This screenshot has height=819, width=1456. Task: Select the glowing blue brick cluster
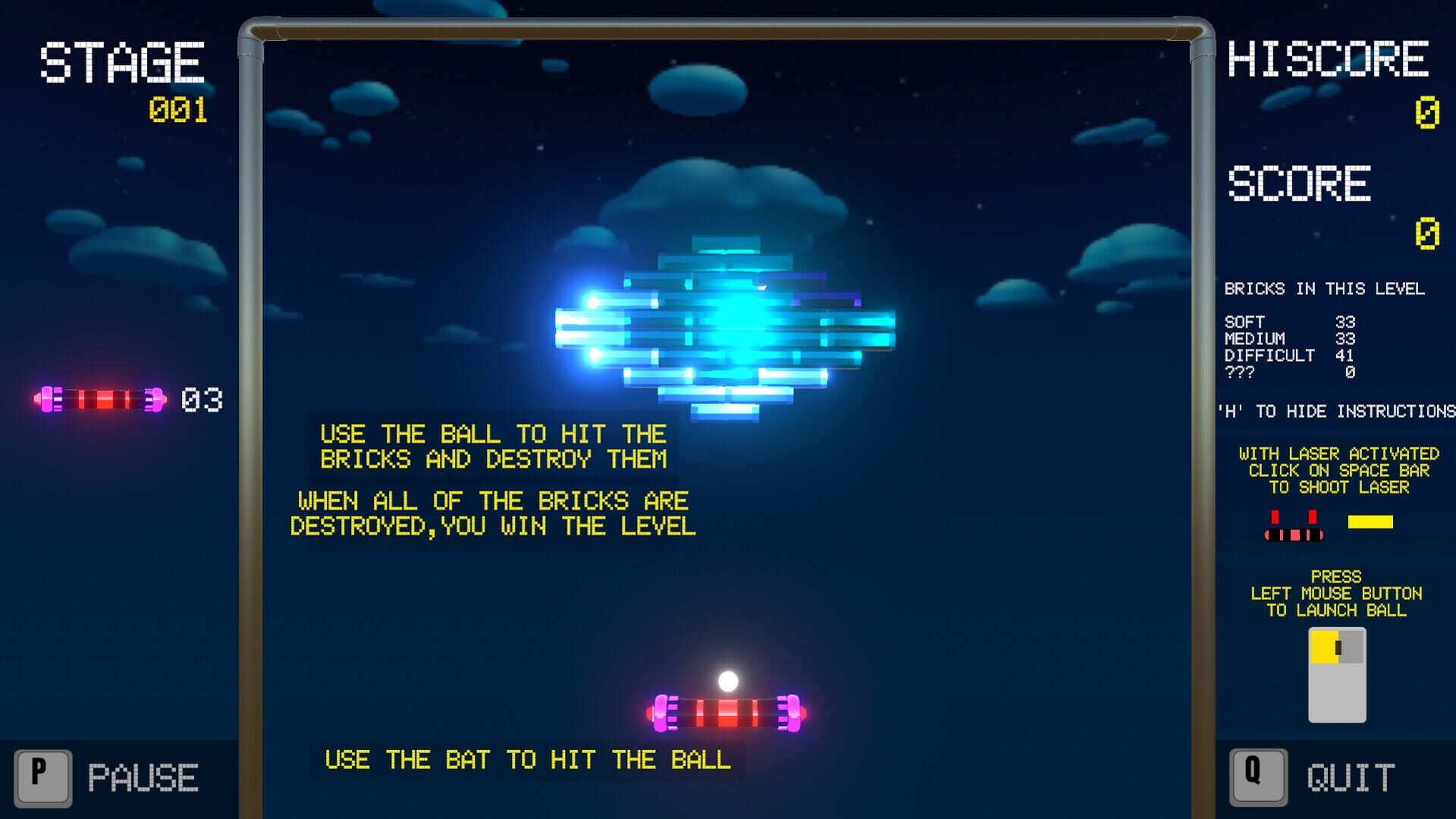[x=728, y=326]
